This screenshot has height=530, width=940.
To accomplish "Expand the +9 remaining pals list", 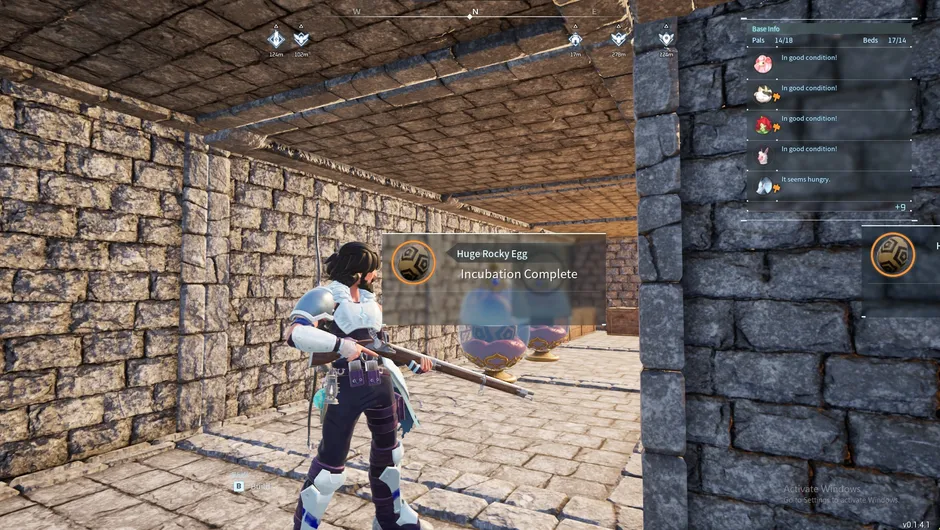I will (900, 207).
